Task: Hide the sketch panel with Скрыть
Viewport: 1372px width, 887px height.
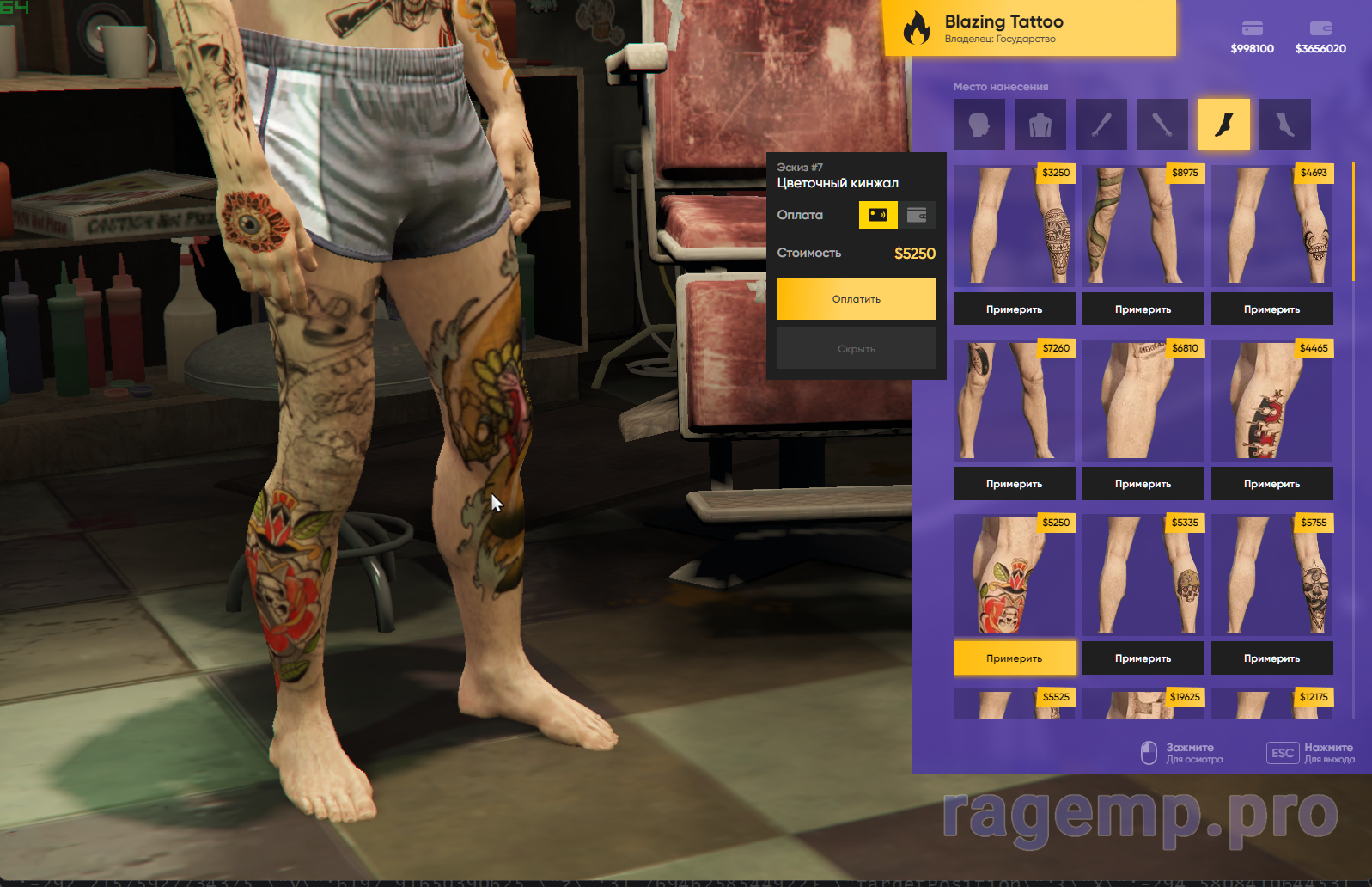Action: point(856,349)
